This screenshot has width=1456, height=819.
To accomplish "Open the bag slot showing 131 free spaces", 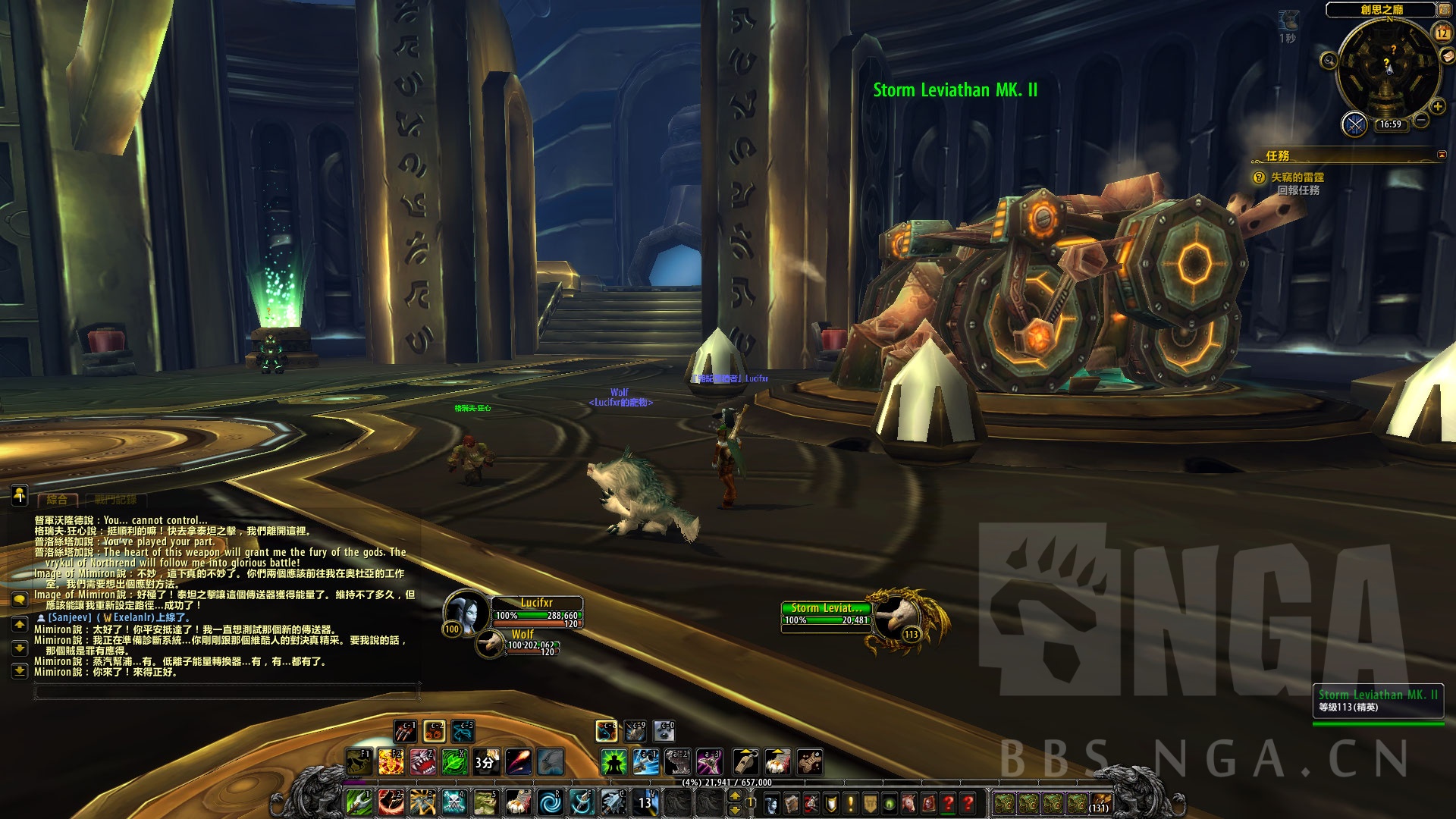I will (1100, 802).
